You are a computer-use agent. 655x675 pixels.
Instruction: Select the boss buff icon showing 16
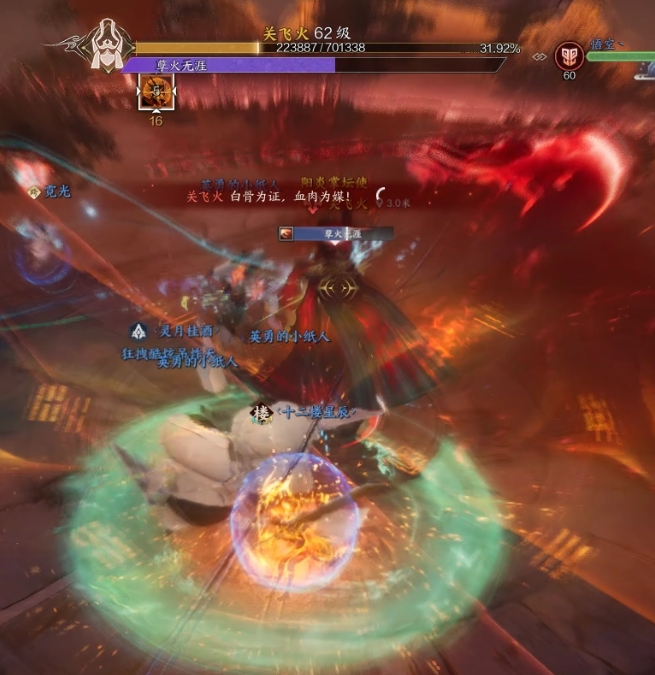tap(156, 93)
